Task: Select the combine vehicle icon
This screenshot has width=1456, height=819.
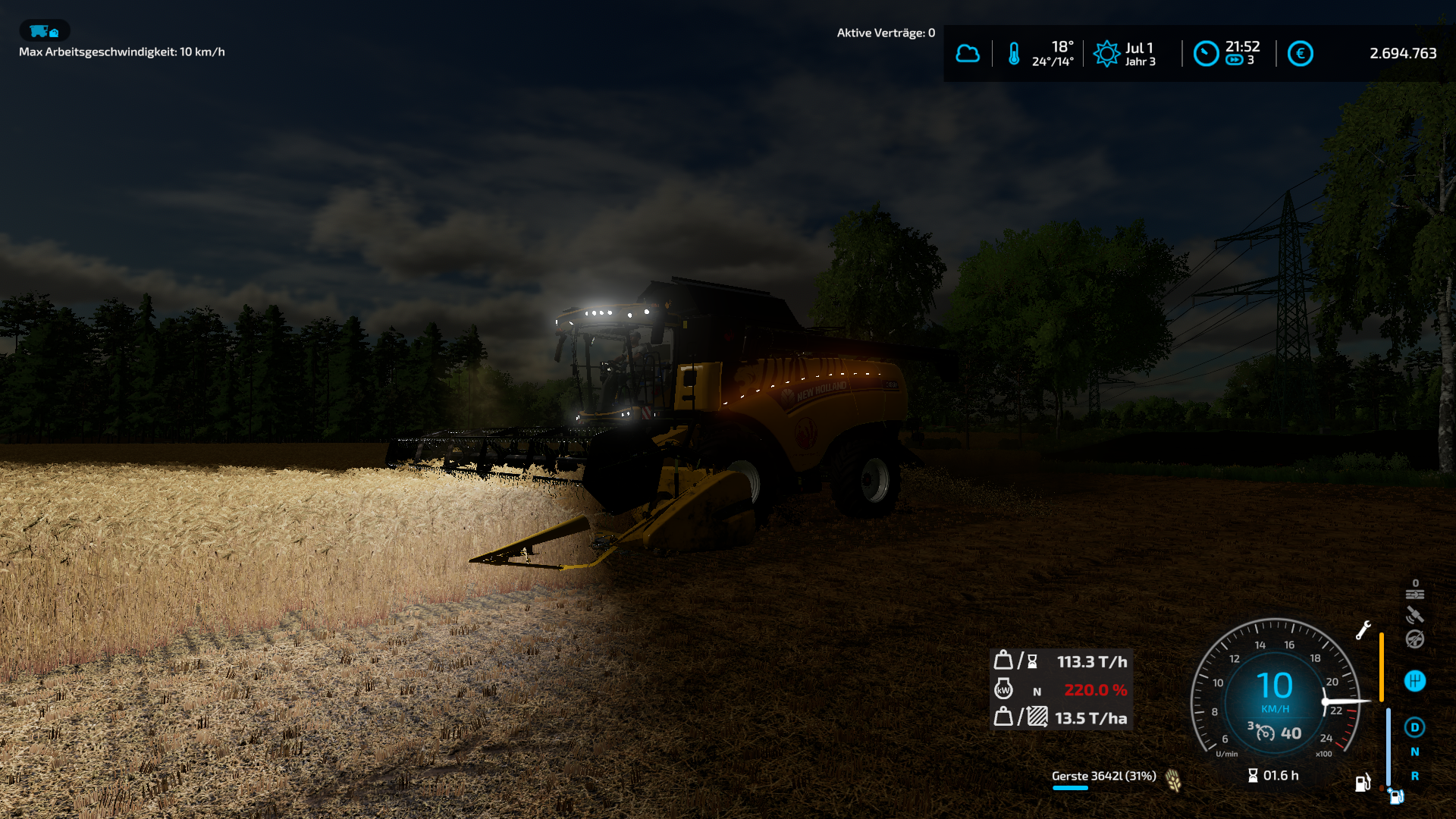Action: click(44, 31)
